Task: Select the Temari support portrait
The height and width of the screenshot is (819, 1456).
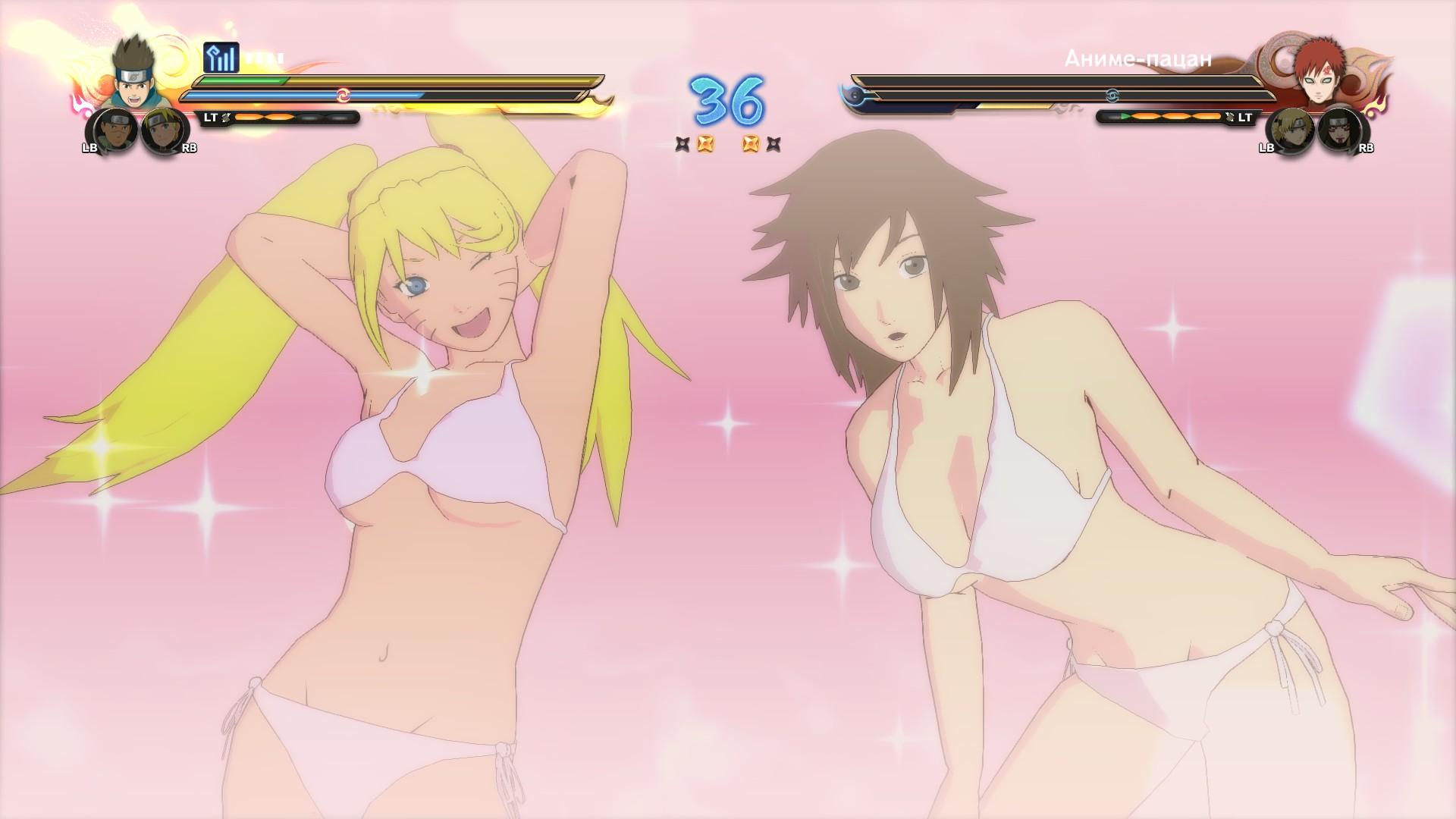Action: 1290,131
